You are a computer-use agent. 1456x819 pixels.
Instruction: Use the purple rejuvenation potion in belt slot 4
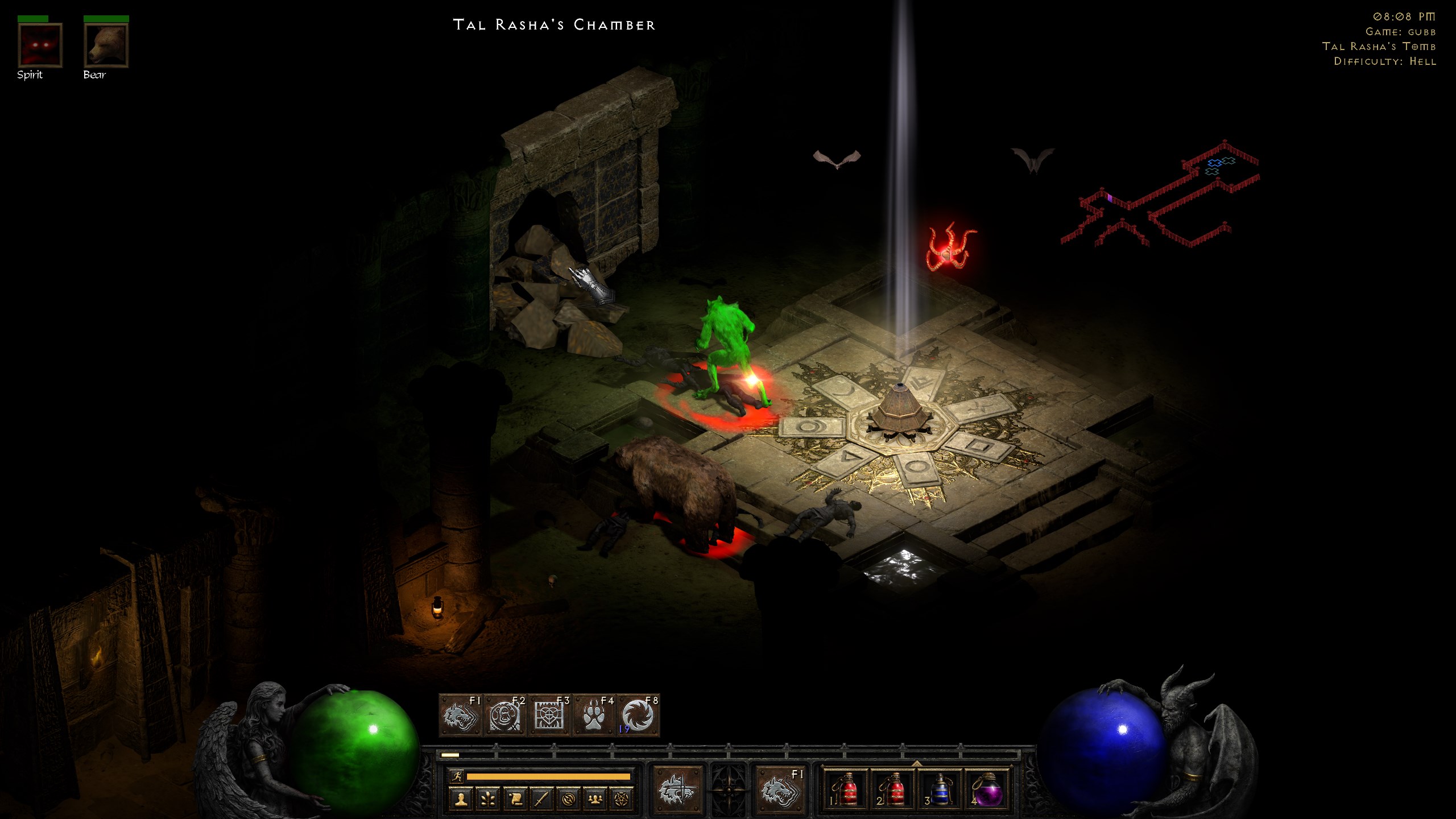tap(987, 789)
